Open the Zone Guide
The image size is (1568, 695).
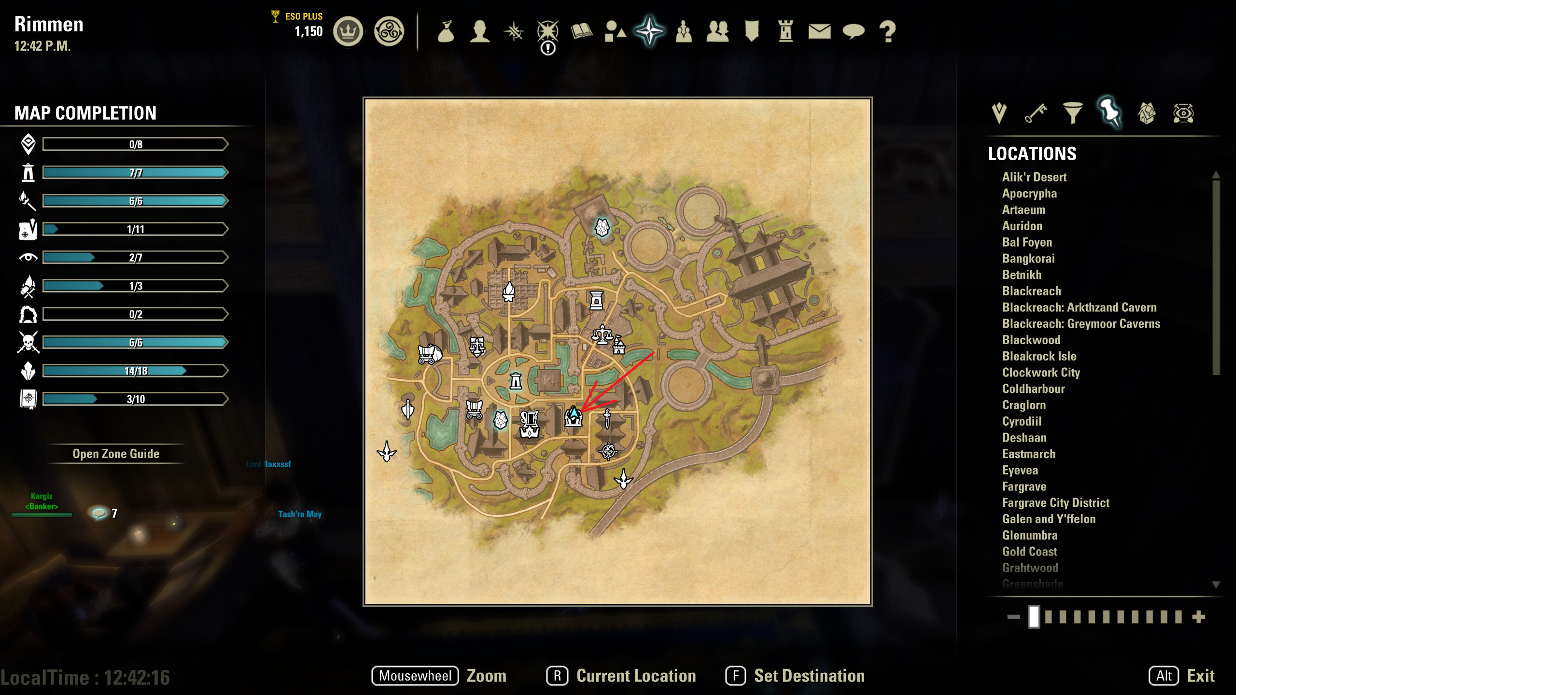116,453
